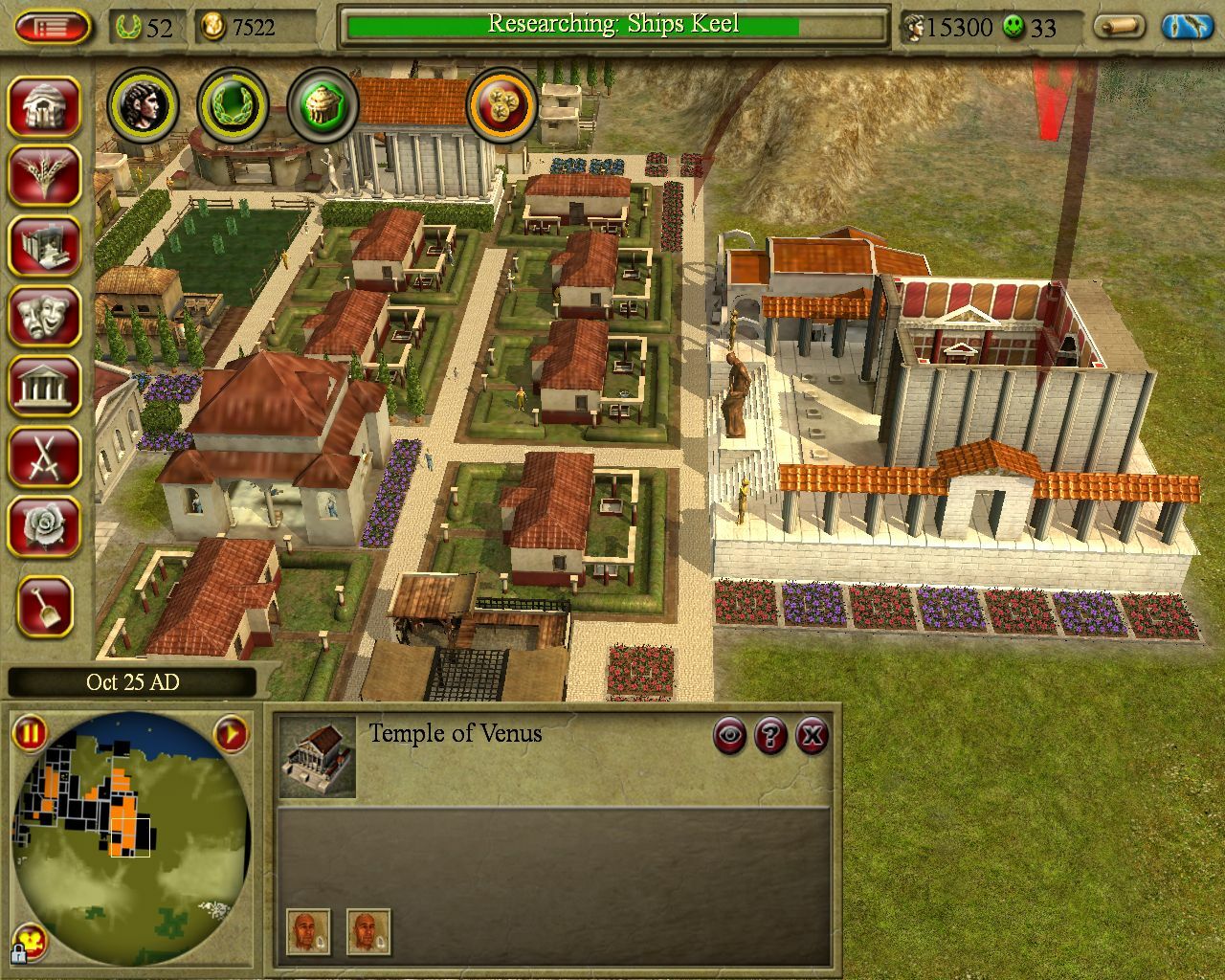Open the housing construction category
The width and height of the screenshot is (1225, 980).
point(44,105)
